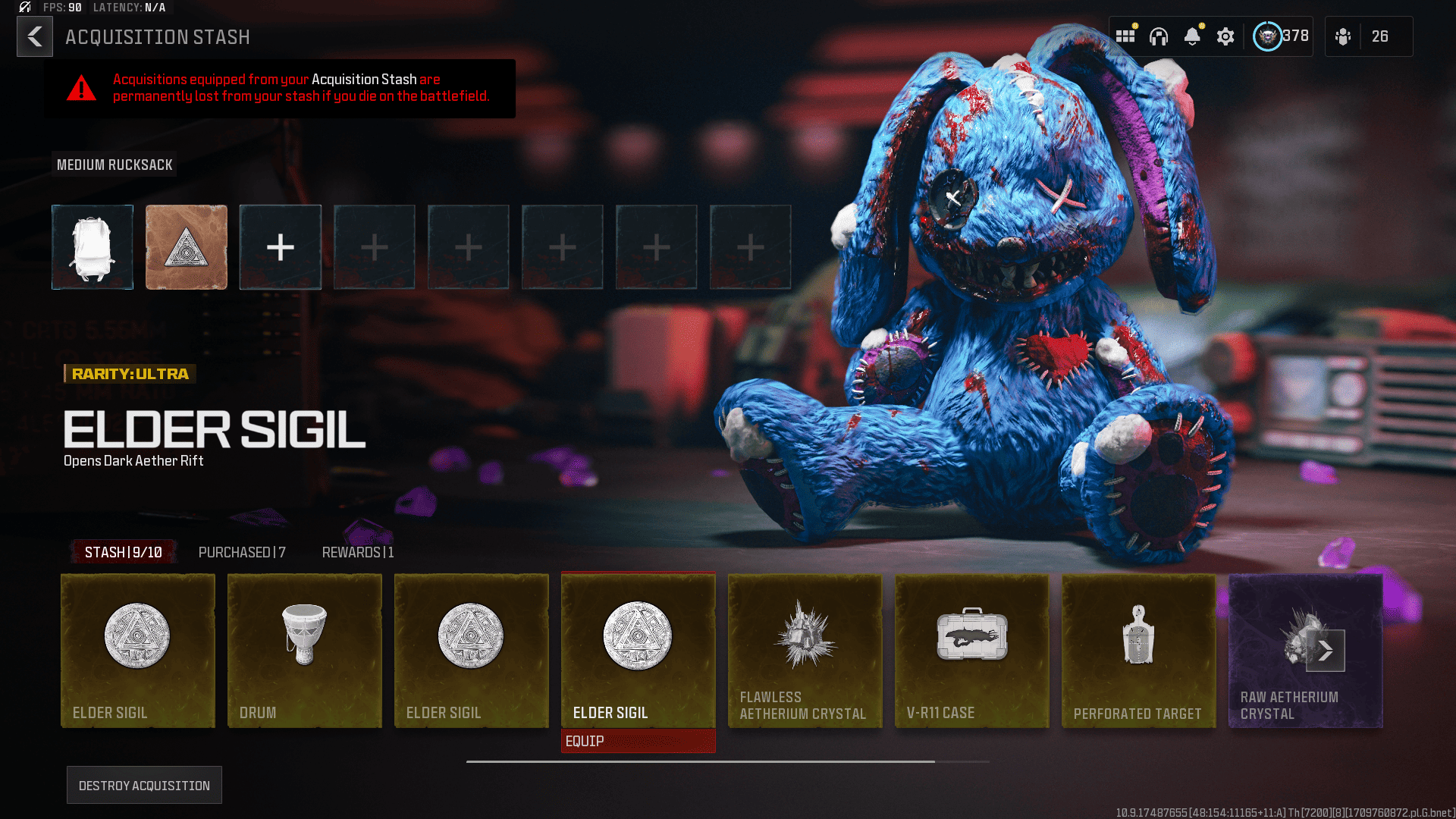The image size is (1456, 819).
Task: Open the grid menu icon
Action: click(1125, 36)
